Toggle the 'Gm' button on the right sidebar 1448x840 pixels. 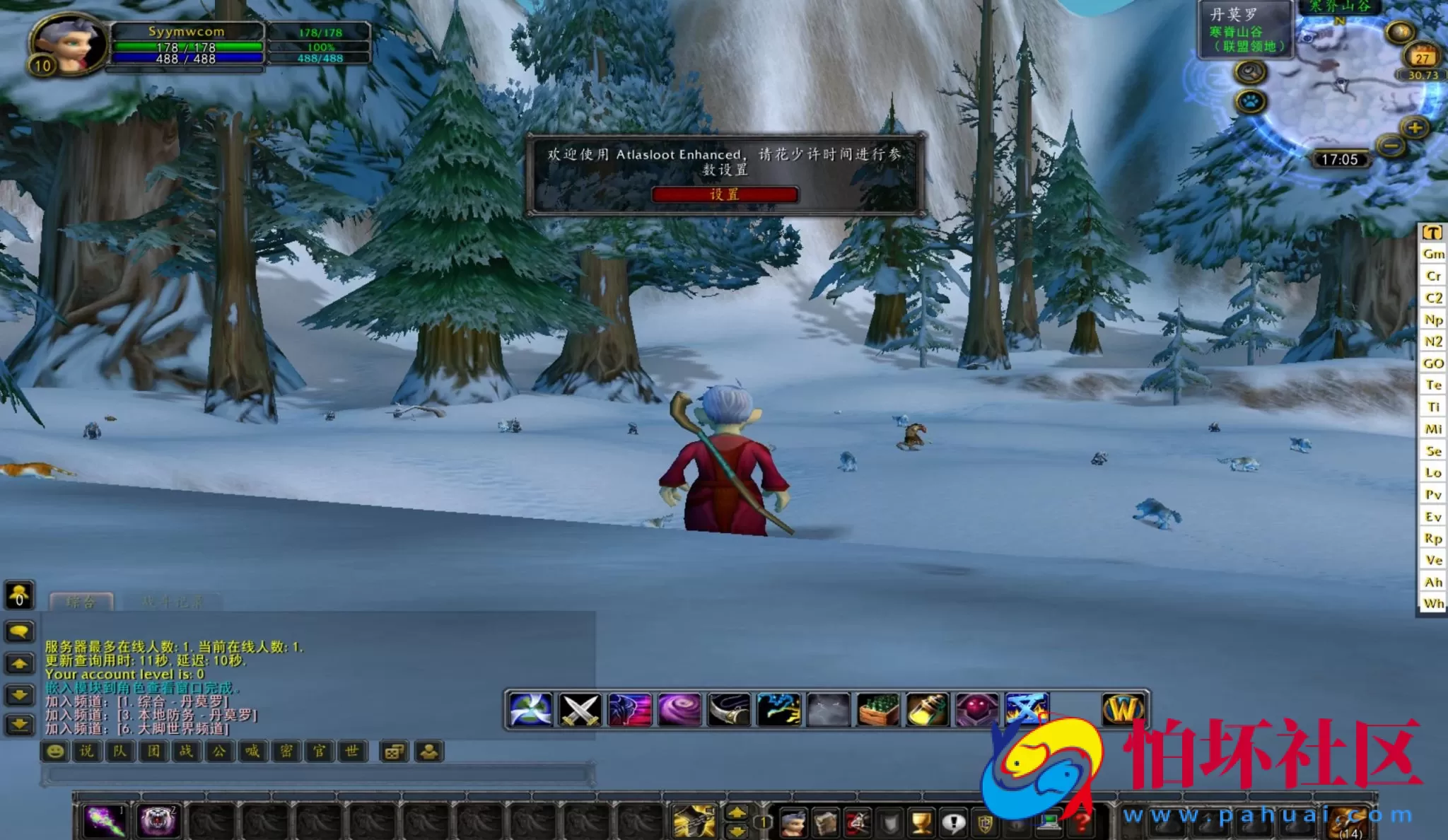click(x=1433, y=255)
